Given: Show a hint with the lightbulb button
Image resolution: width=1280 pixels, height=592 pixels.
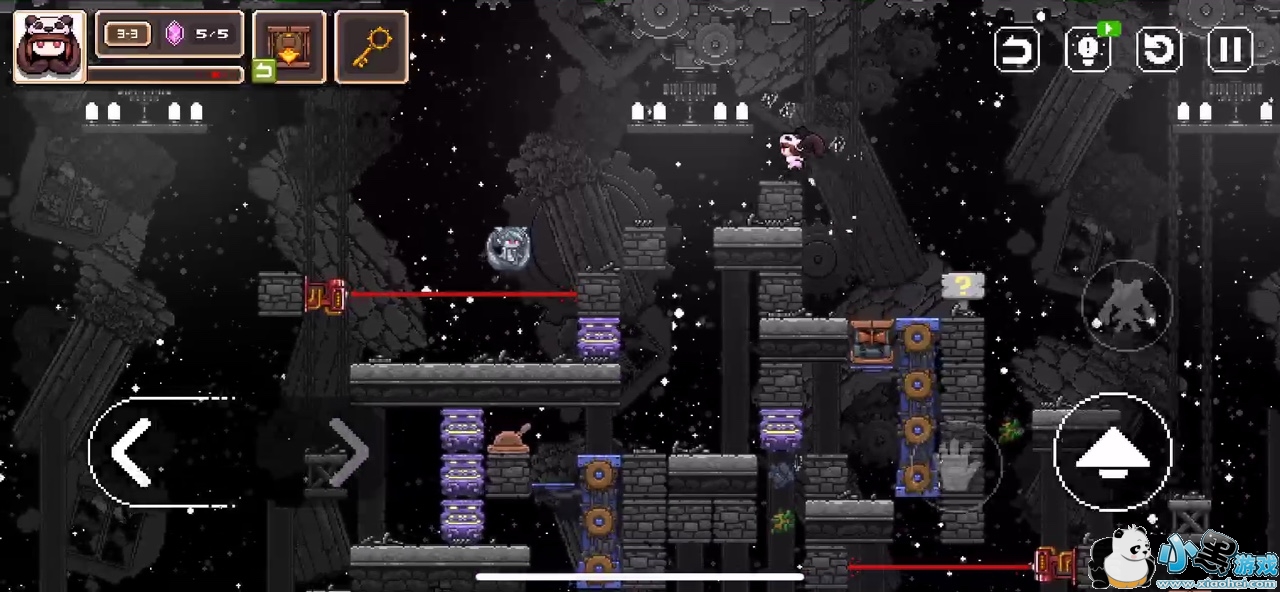Looking at the screenshot, I should [1088, 49].
